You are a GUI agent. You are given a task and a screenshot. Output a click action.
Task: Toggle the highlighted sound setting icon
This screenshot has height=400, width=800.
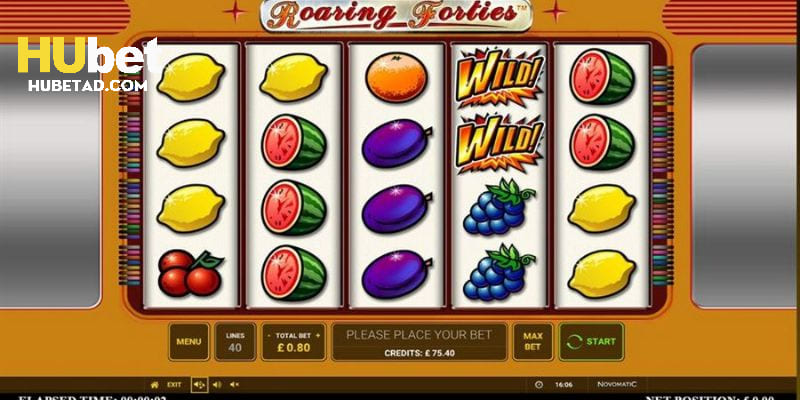click(x=198, y=384)
